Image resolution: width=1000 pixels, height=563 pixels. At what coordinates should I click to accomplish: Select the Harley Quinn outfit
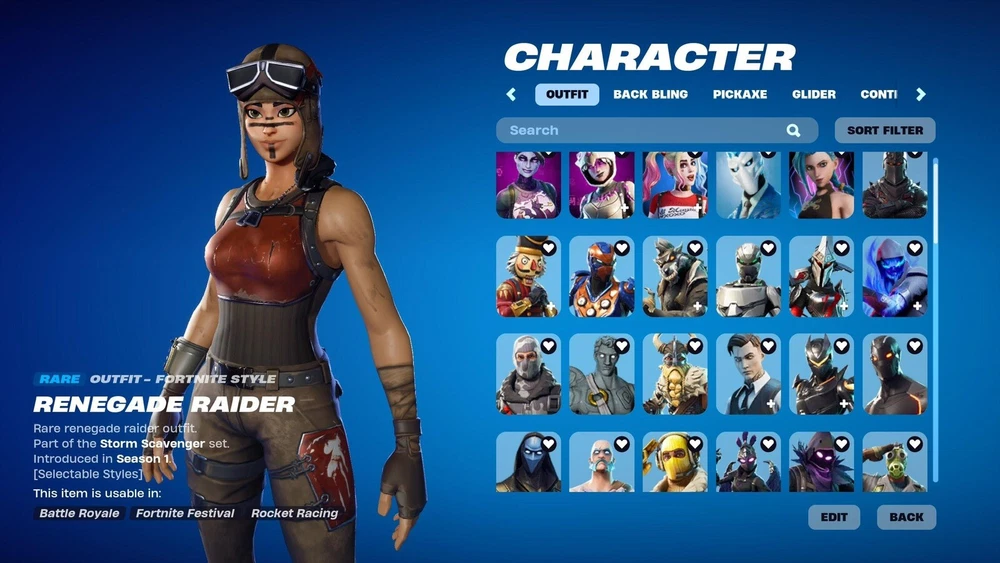(675, 185)
